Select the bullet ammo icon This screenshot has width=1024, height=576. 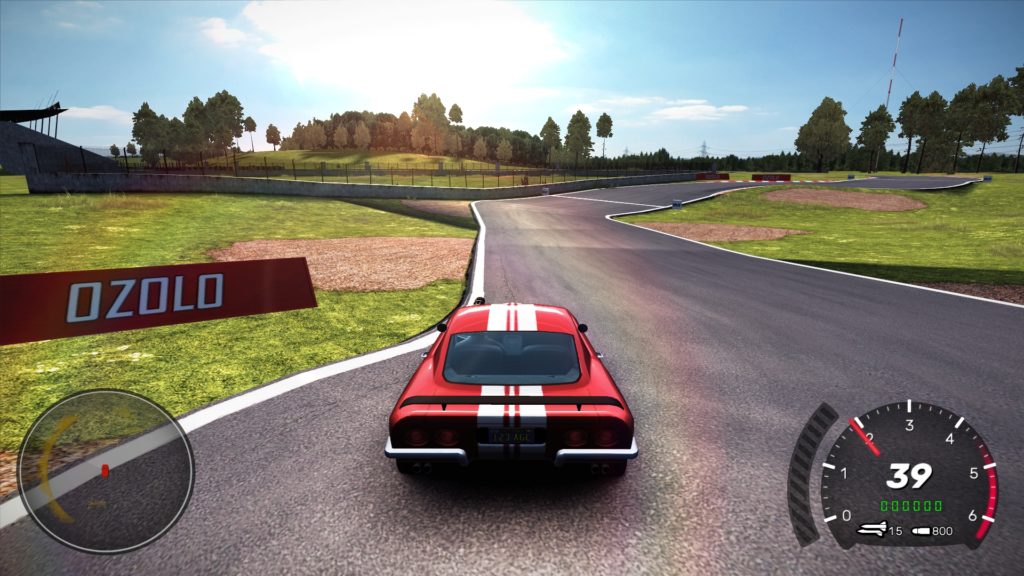pos(920,530)
